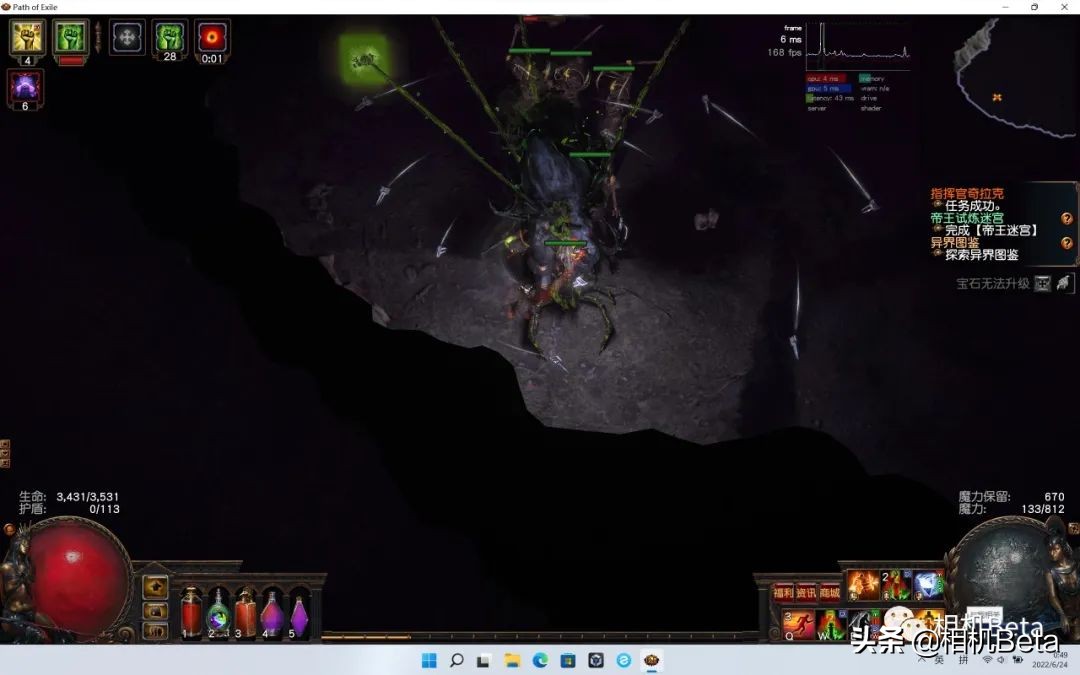The width and height of the screenshot is (1080, 675).
Task: Click the purple hooded figure buff icon
Action: pos(25,86)
